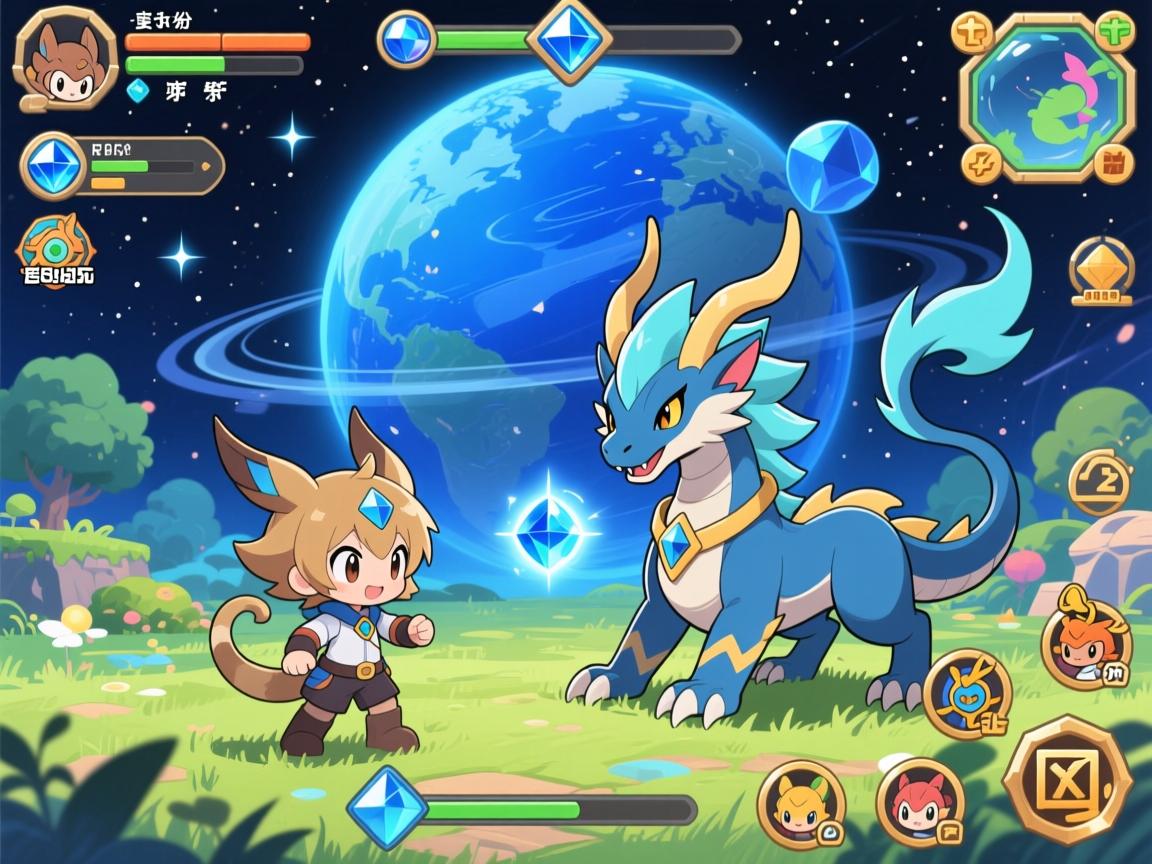The width and height of the screenshot is (1152, 864).
Task: Click the large golden X button
Action: pos(1066,779)
